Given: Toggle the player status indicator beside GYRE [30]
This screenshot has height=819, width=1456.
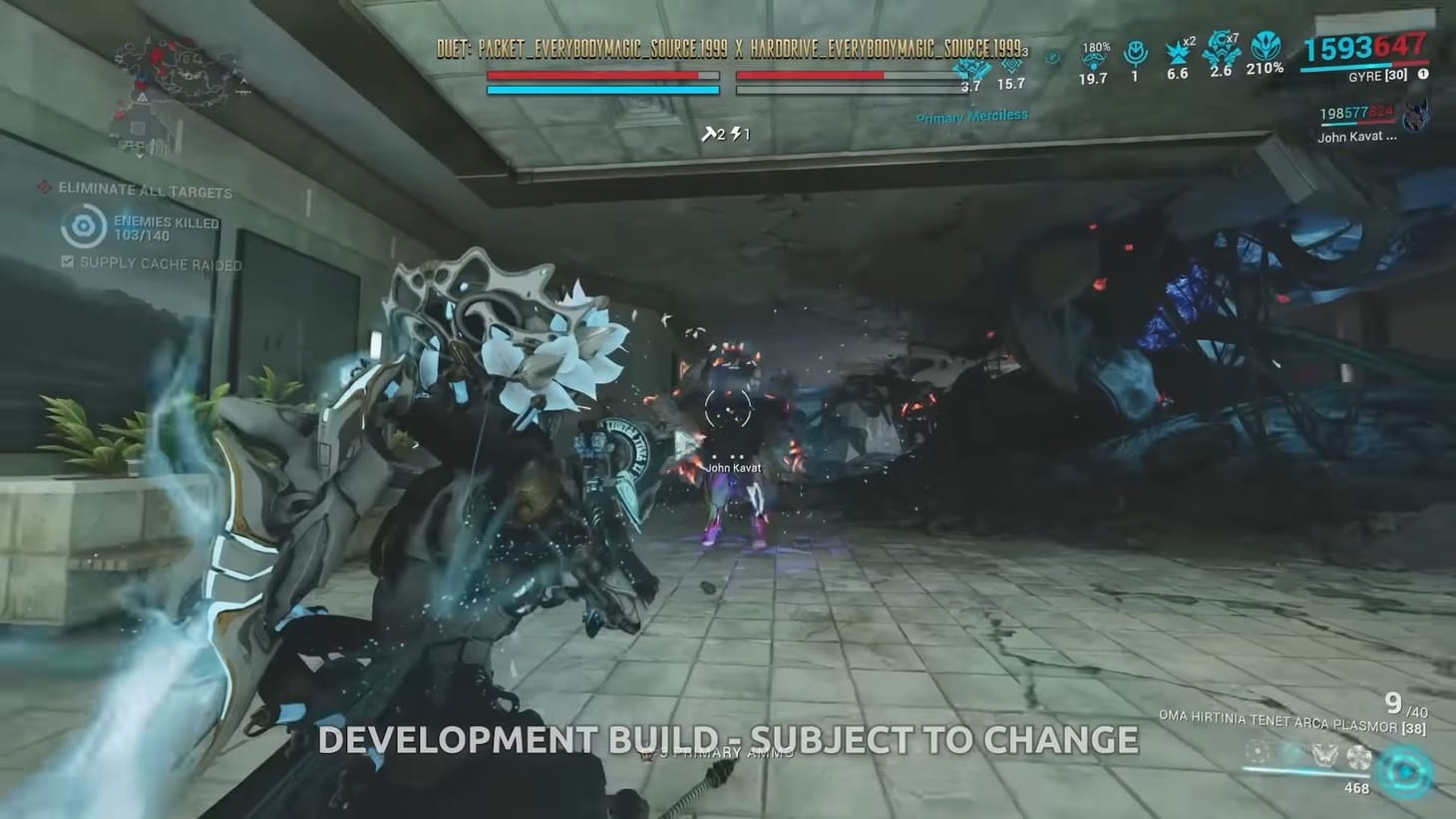Looking at the screenshot, I should point(1422,74).
